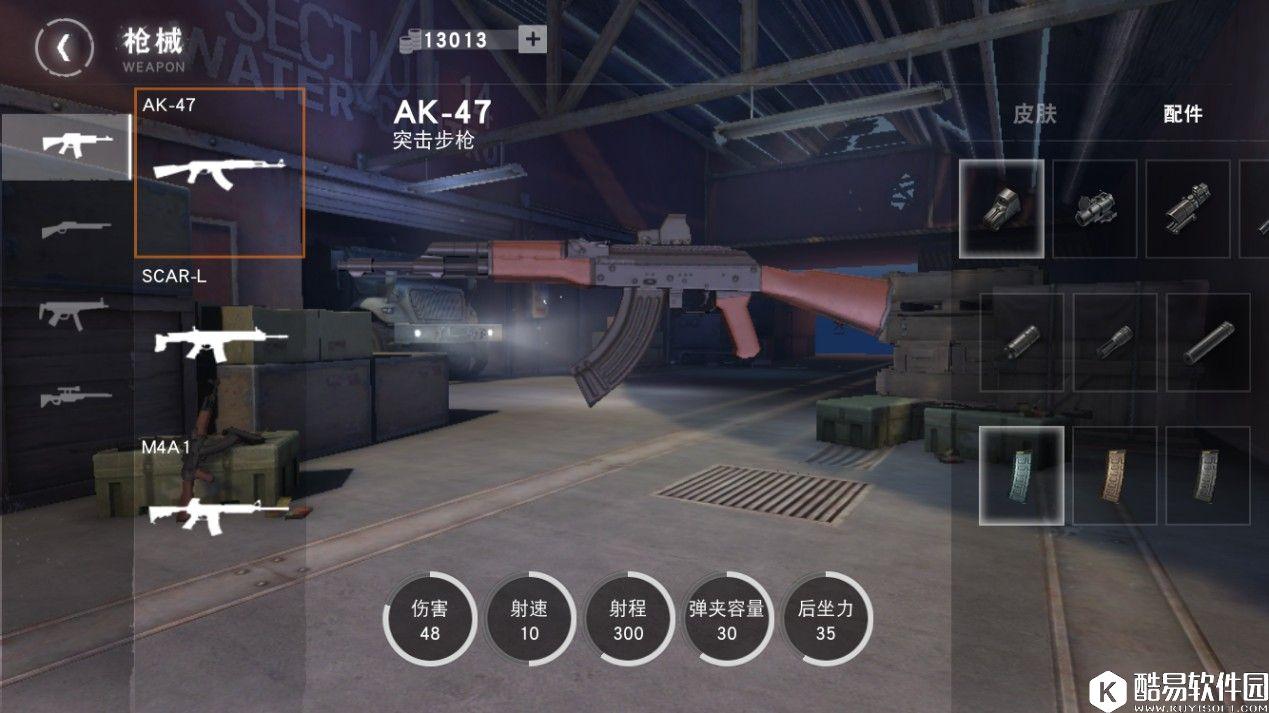Open the 配件 attachments tab

[x=1182, y=114]
